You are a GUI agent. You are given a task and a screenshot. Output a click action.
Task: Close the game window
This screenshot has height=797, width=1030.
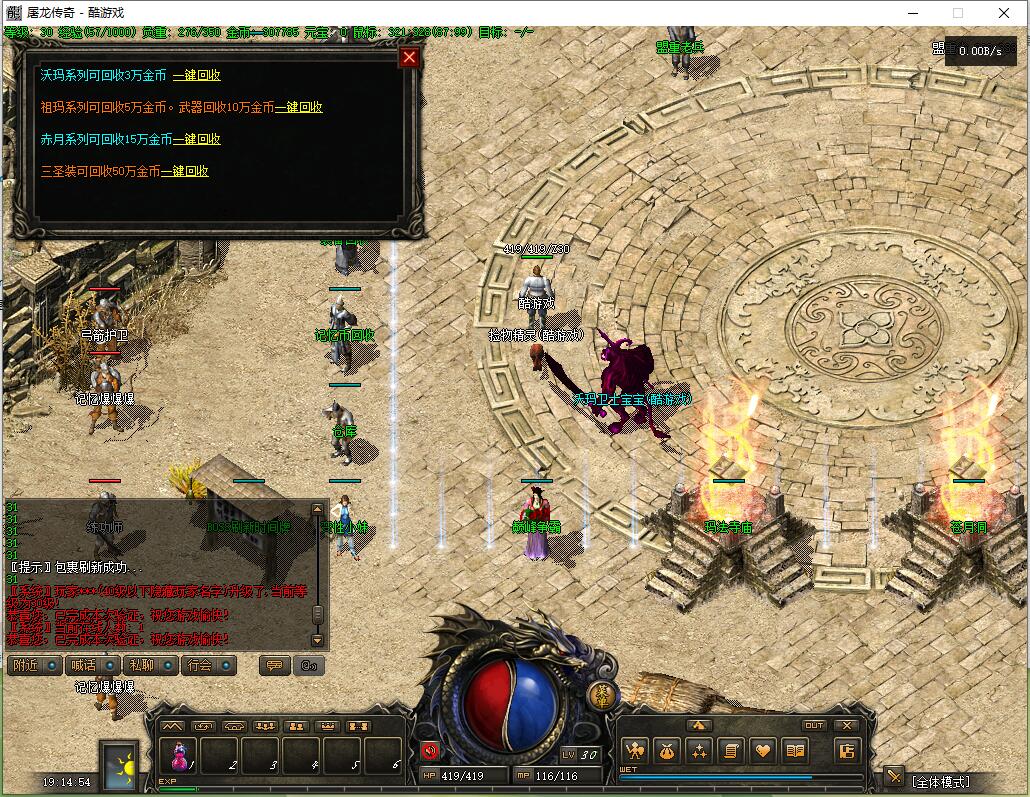1004,13
